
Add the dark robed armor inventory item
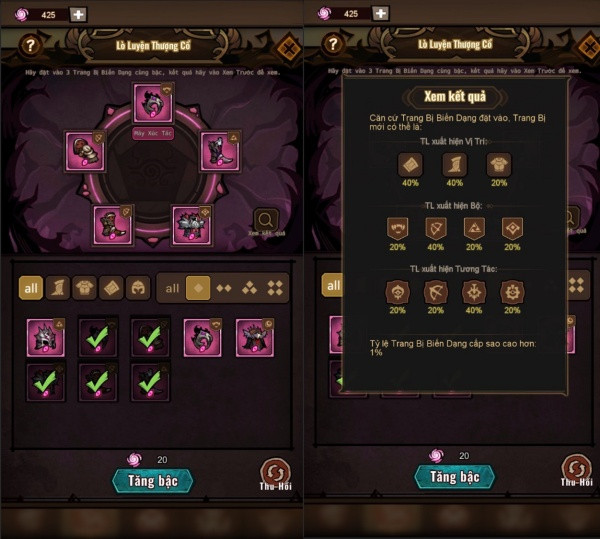[x=254, y=338]
